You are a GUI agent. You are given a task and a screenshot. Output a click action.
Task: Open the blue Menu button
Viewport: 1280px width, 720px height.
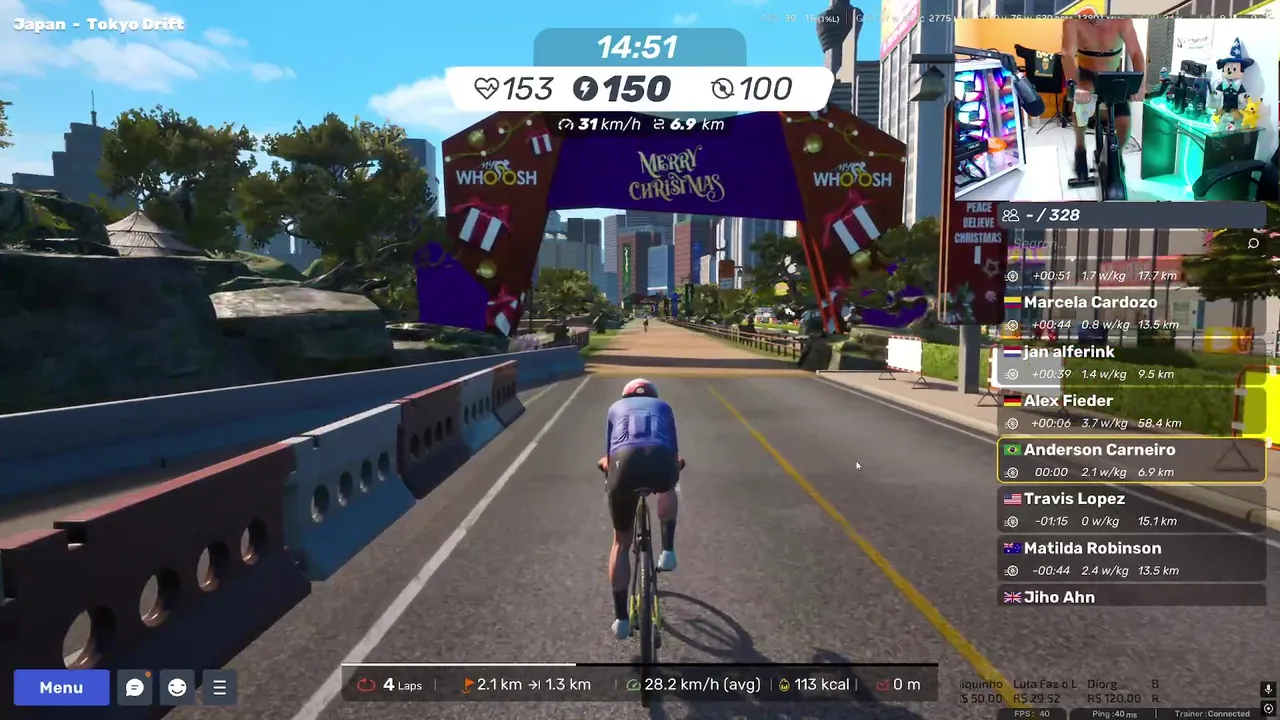click(61, 687)
